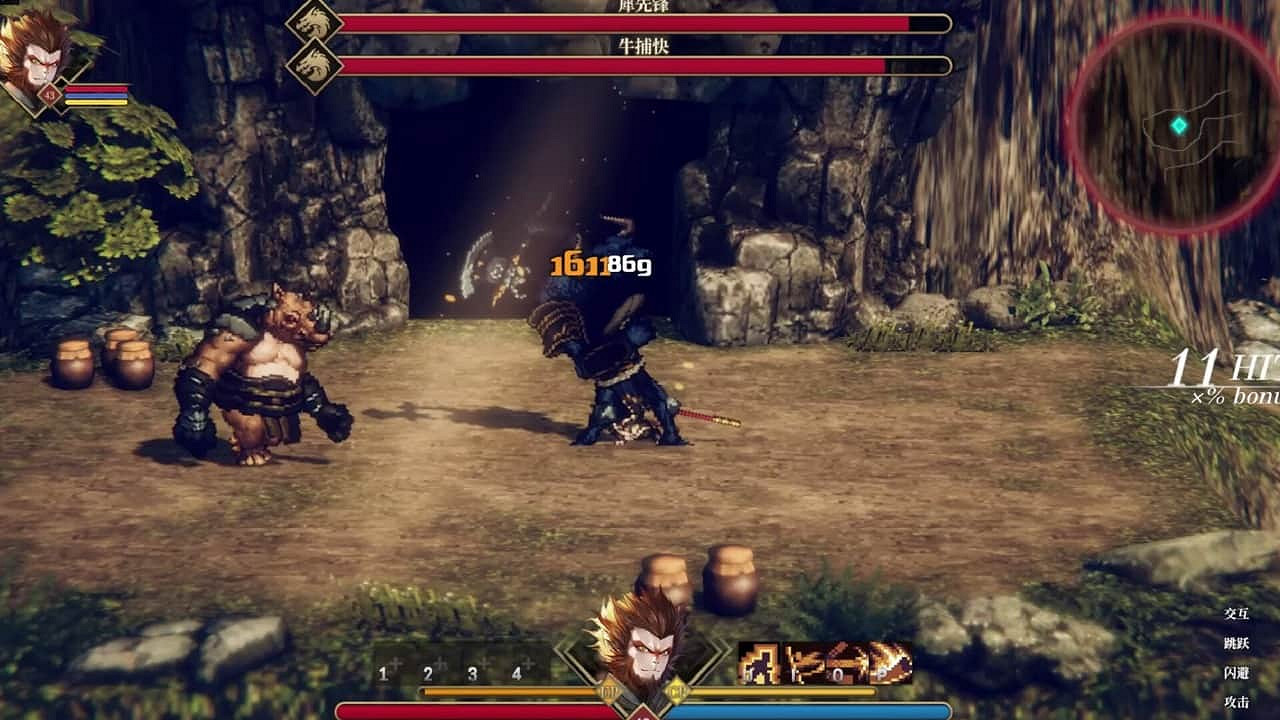Screen dimensions: 1280x720
Task: Click ability slot number 4
Action: 516,672
